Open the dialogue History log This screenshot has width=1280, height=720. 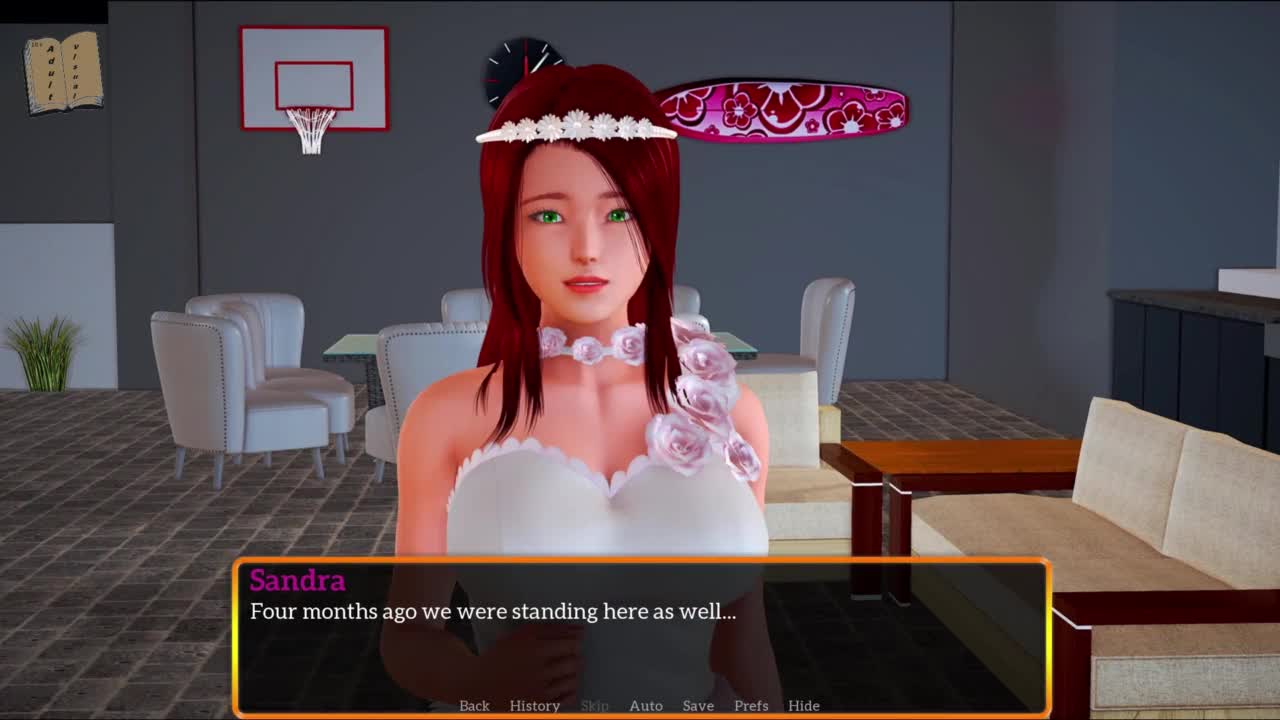click(534, 705)
